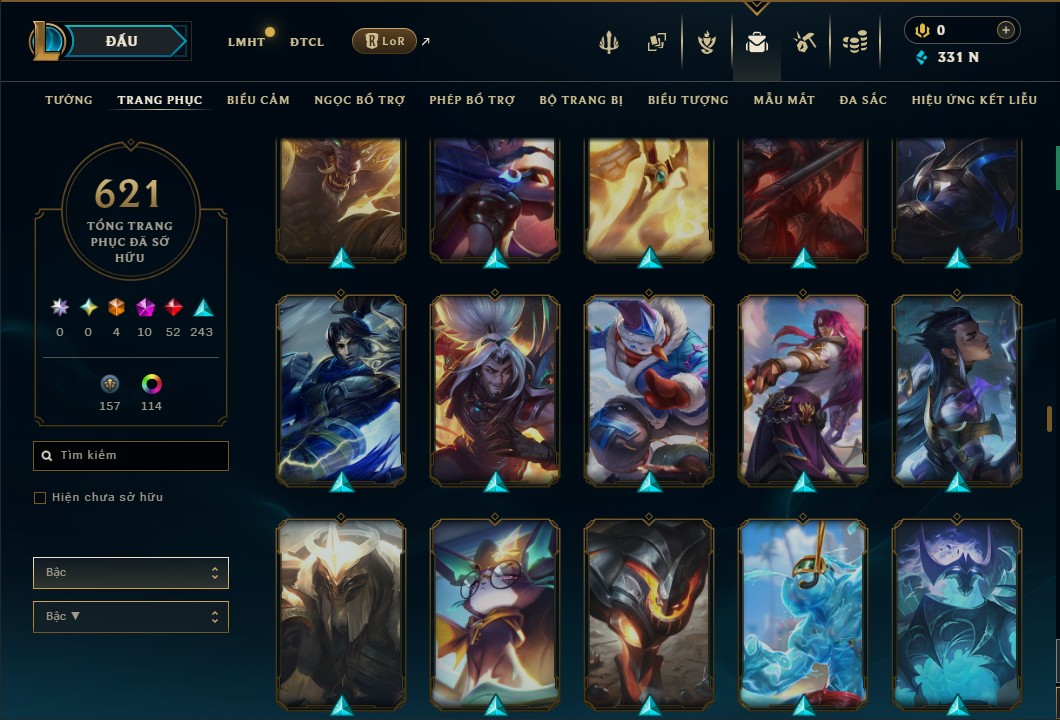Open the Bậc ▼ sort dropdown

click(x=131, y=617)
